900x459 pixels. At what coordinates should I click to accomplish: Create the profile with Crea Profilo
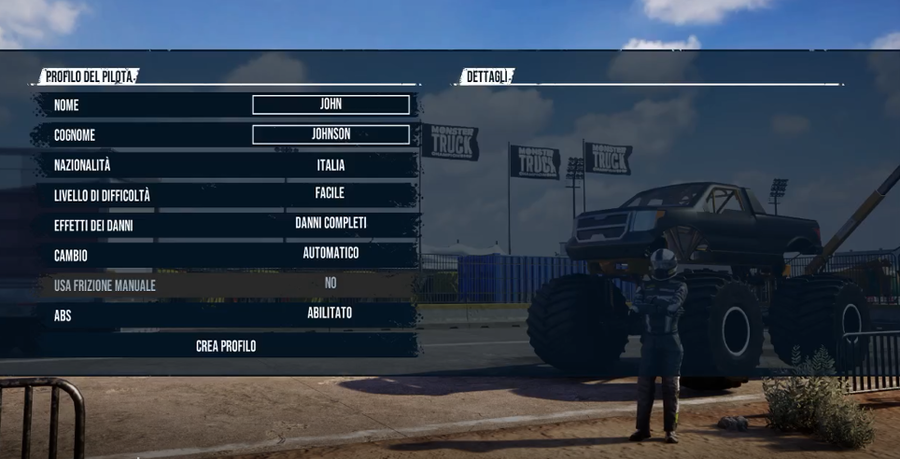coord(226,346)
